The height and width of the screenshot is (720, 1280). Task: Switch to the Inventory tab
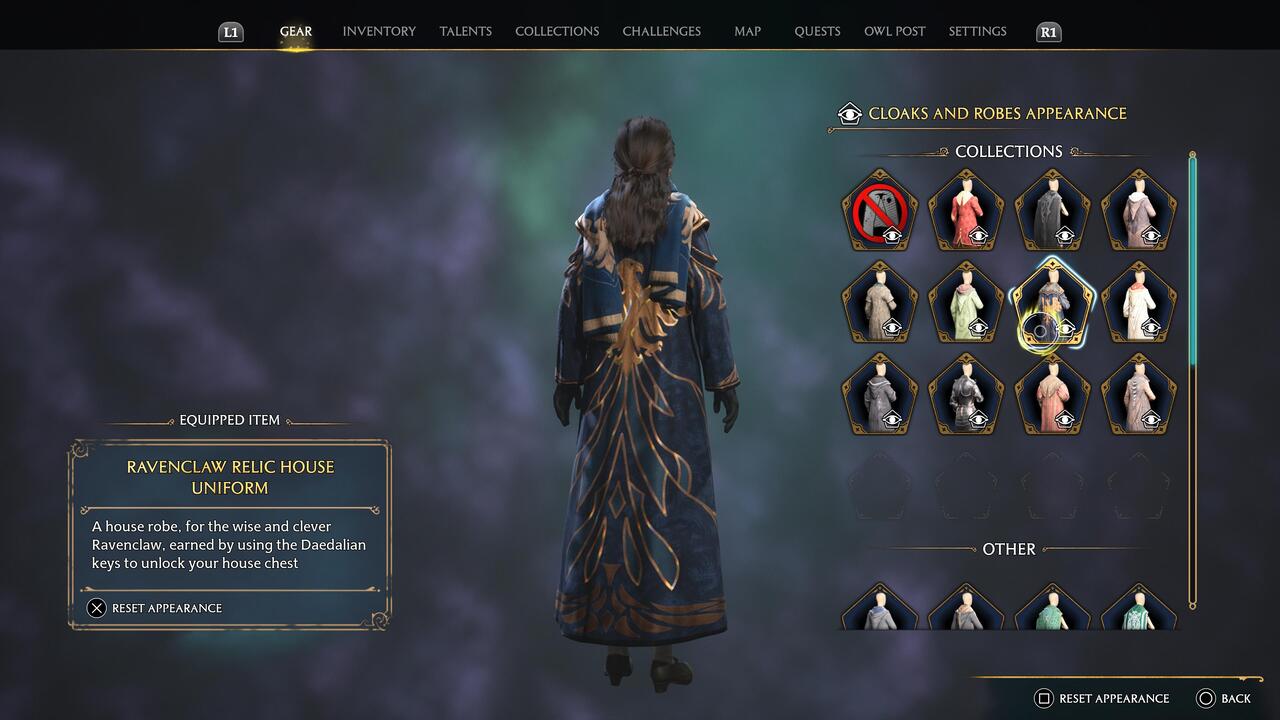click(x=379, y=31)
